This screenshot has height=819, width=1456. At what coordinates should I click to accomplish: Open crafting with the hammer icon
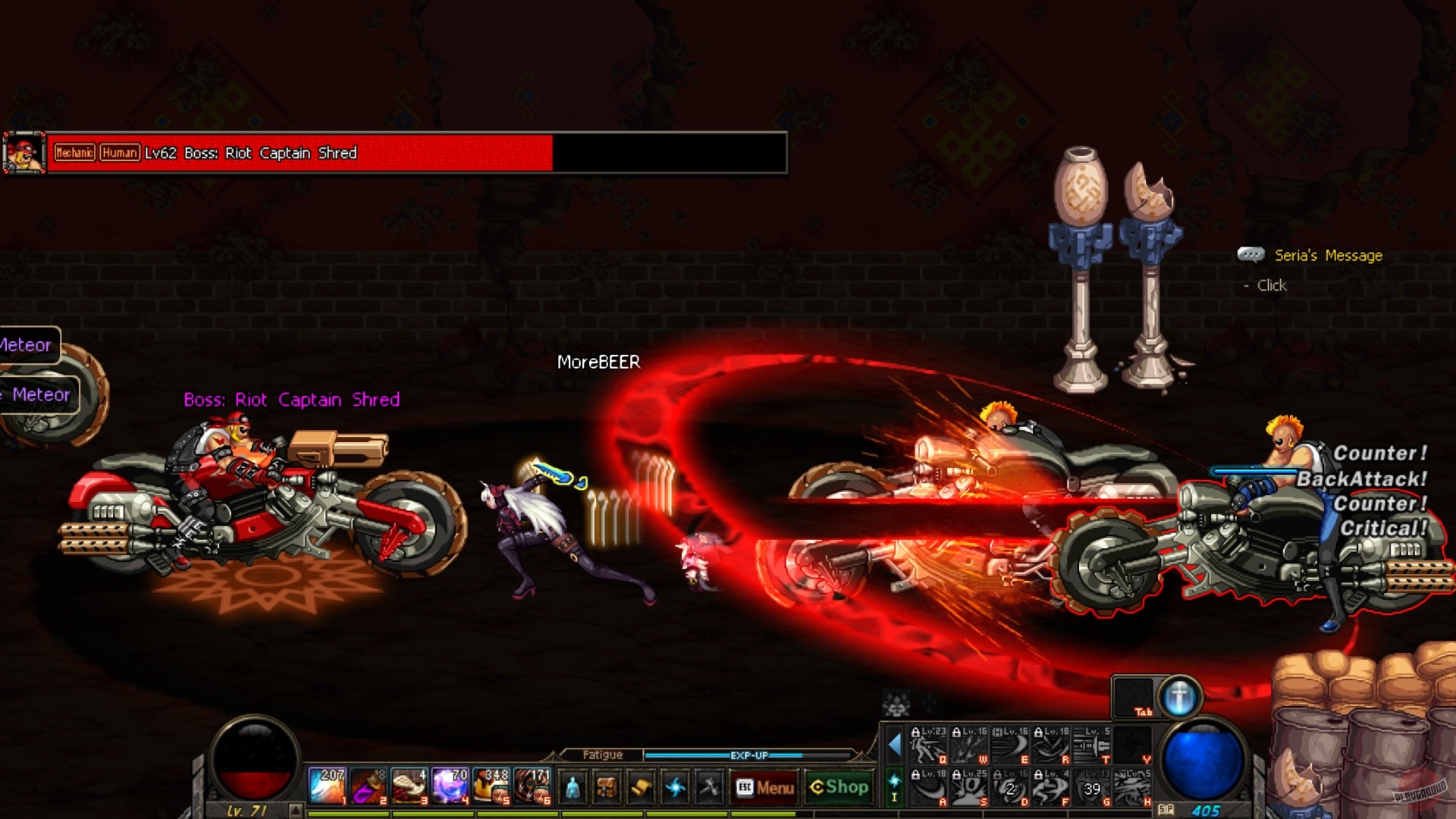(x=711, y=786)
